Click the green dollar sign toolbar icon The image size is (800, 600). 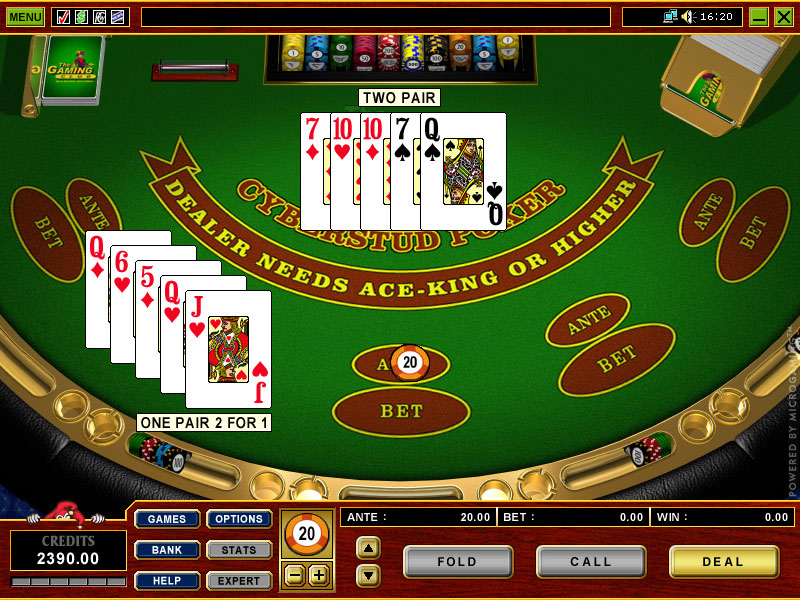point(81,17)
